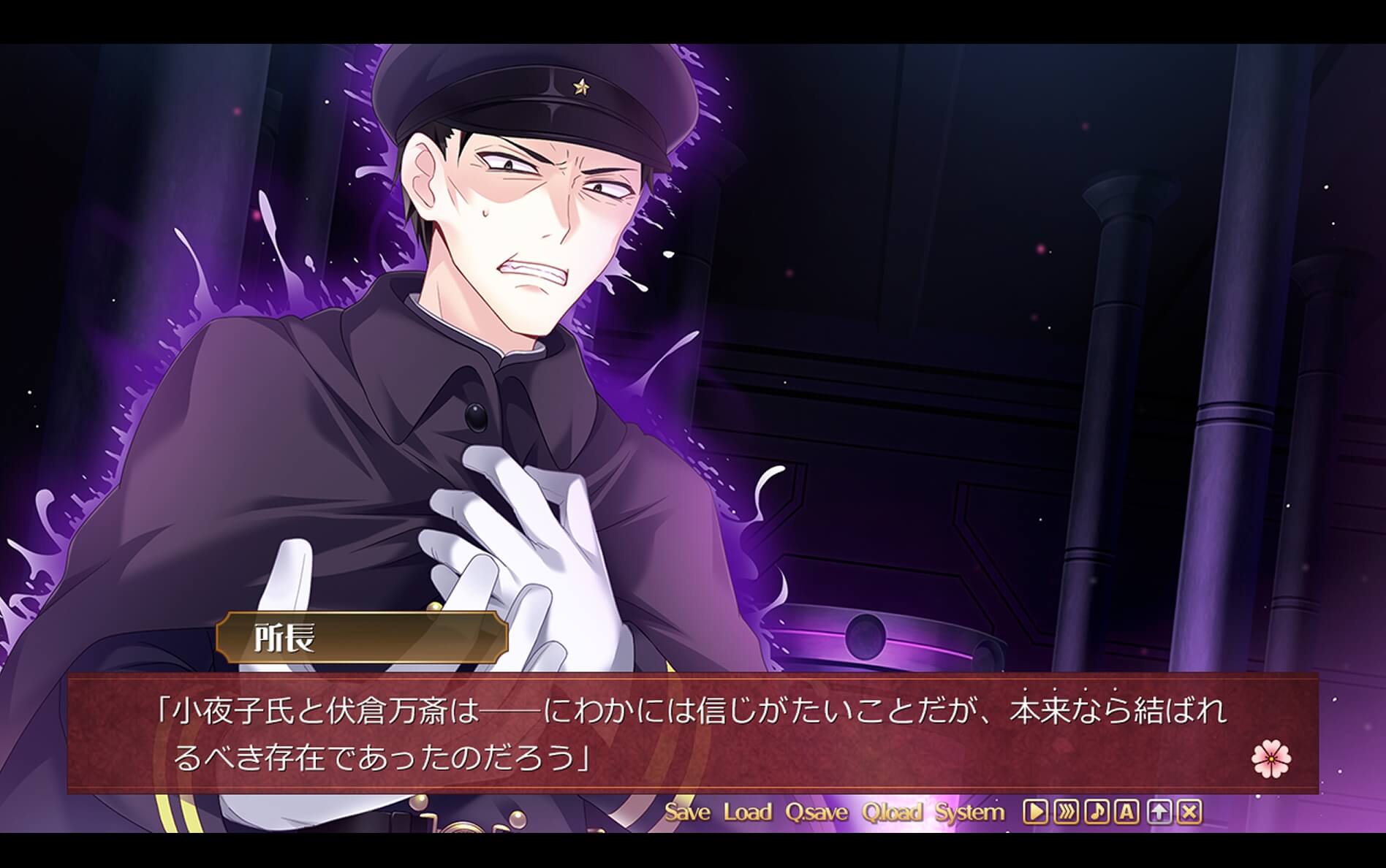Close the message window with the X icon

coord(1189,811)
